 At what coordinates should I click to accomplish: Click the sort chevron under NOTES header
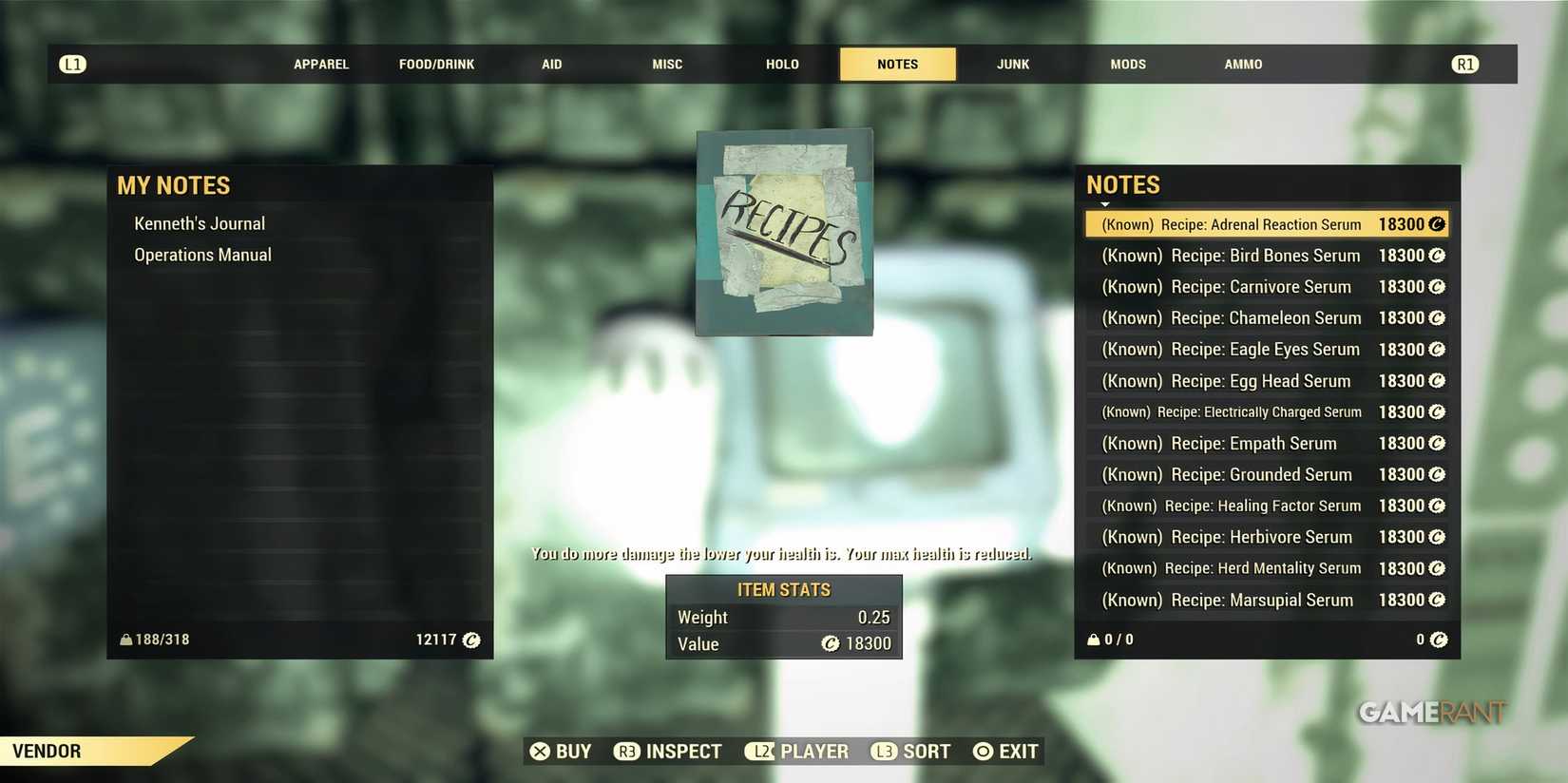pyautogui.click(x=1103, y=203)
